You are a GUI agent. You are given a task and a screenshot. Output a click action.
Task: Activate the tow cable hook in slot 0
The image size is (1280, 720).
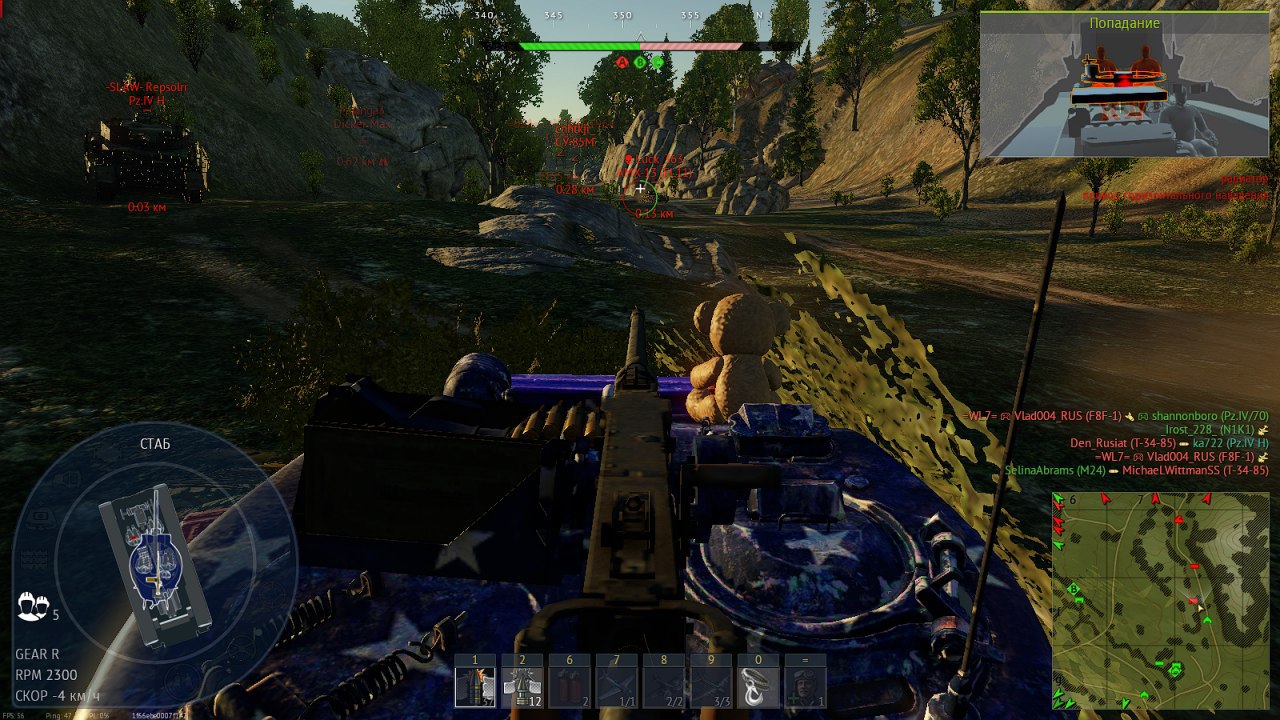tap(758, 687)
